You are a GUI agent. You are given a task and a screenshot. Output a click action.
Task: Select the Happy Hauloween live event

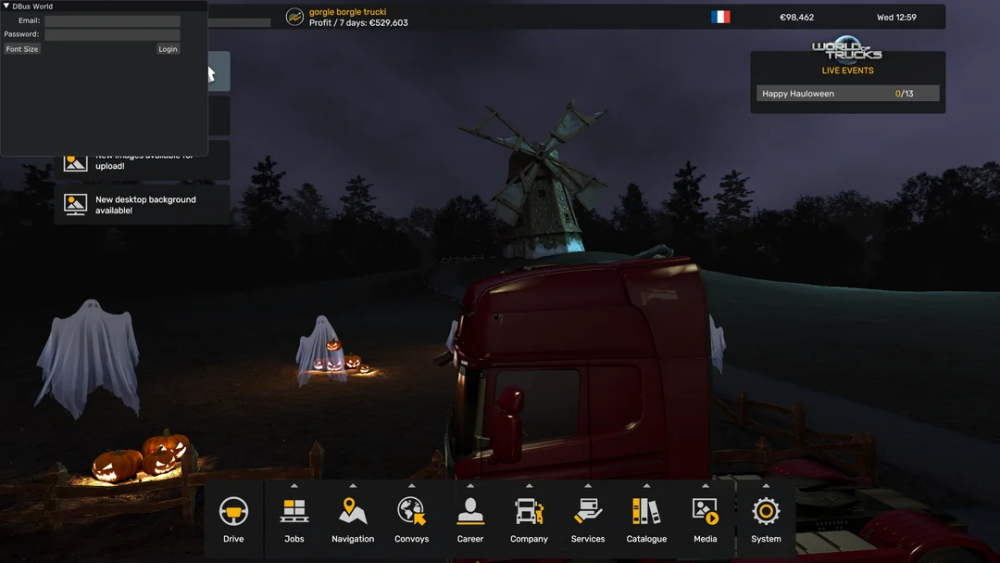847,94
